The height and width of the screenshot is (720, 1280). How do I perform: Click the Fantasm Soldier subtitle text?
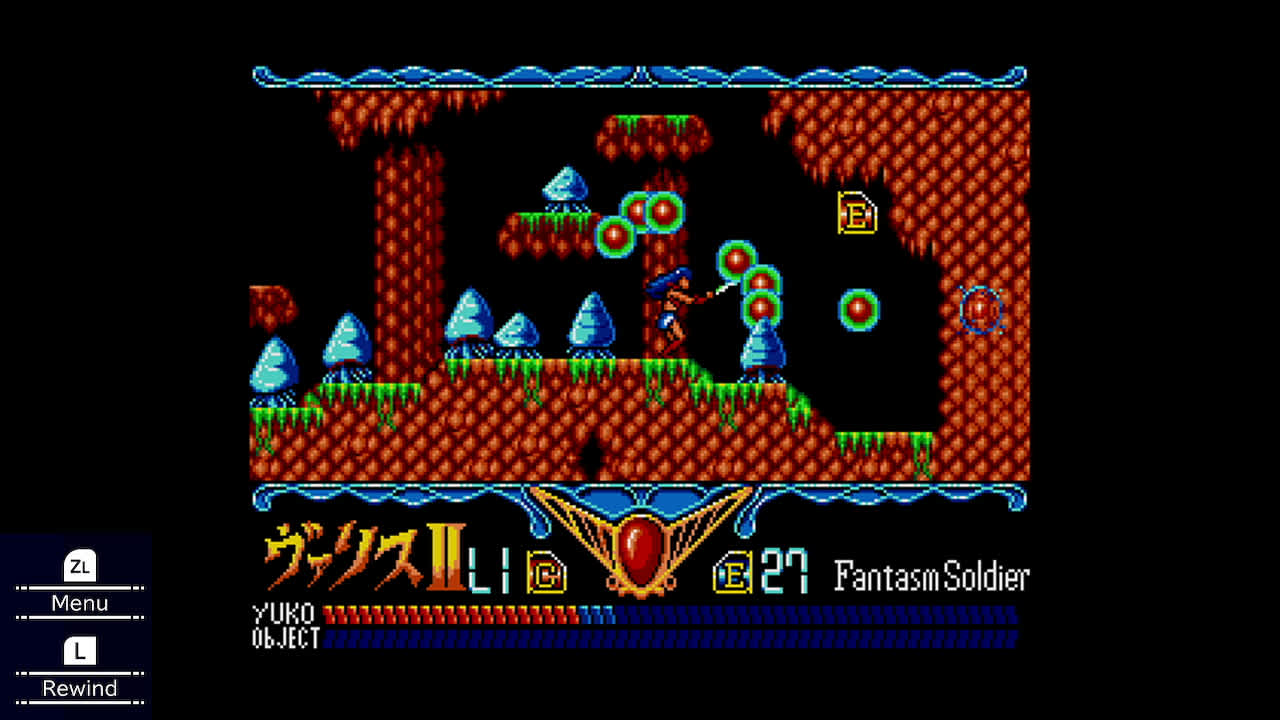(932, 575)
